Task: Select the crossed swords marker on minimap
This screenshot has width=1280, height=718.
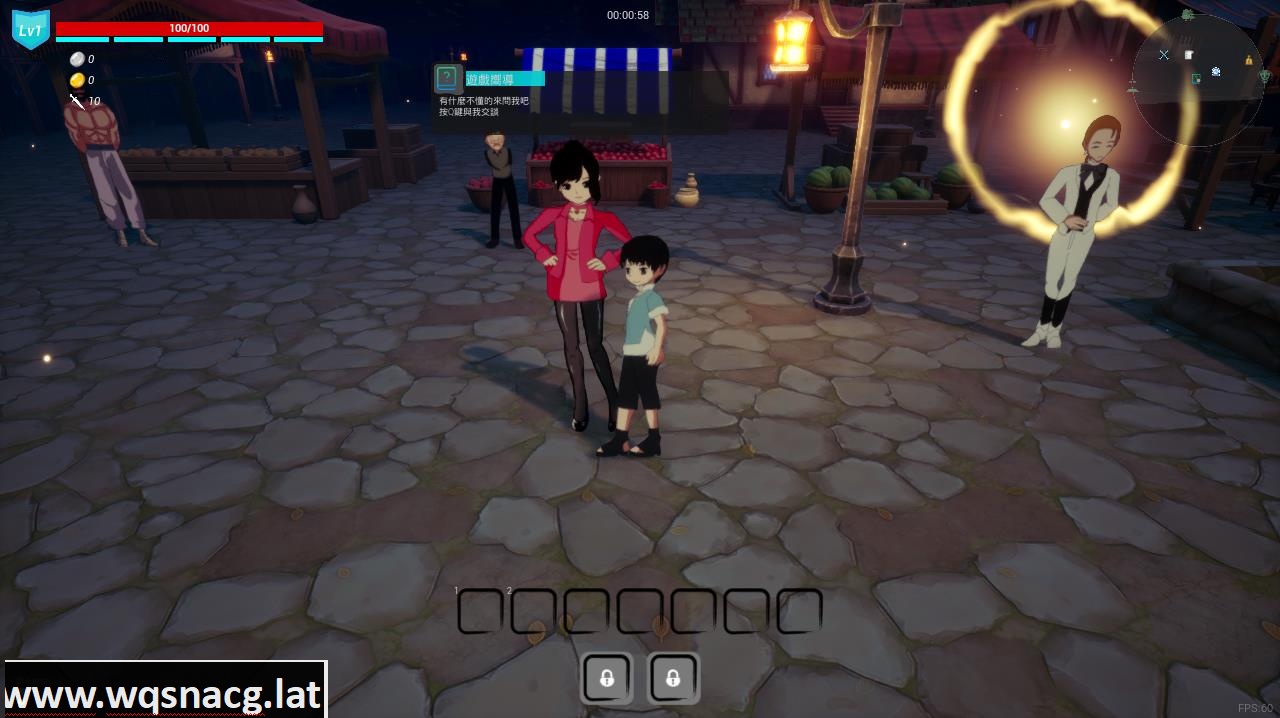Action: (1163, 55)
